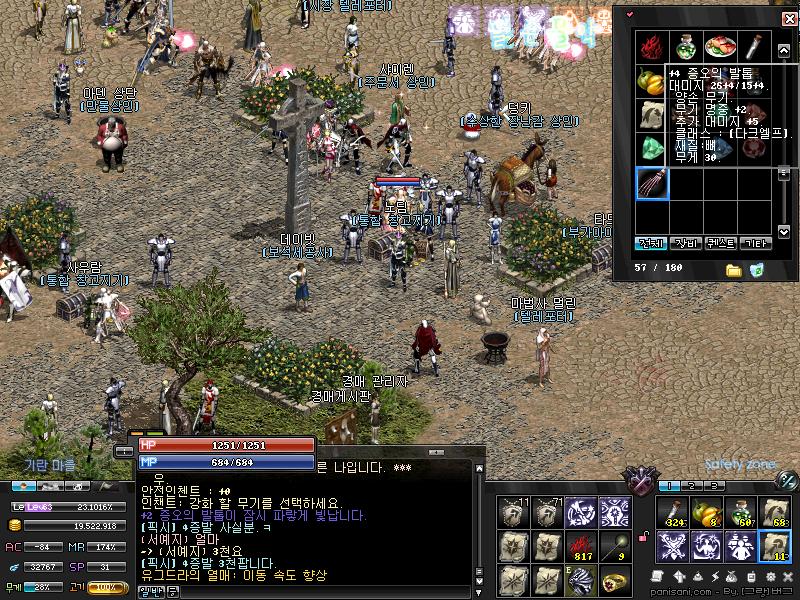Show the 퀘스트 quest items tab
This screenshot has height=600, width=800.
720,243
